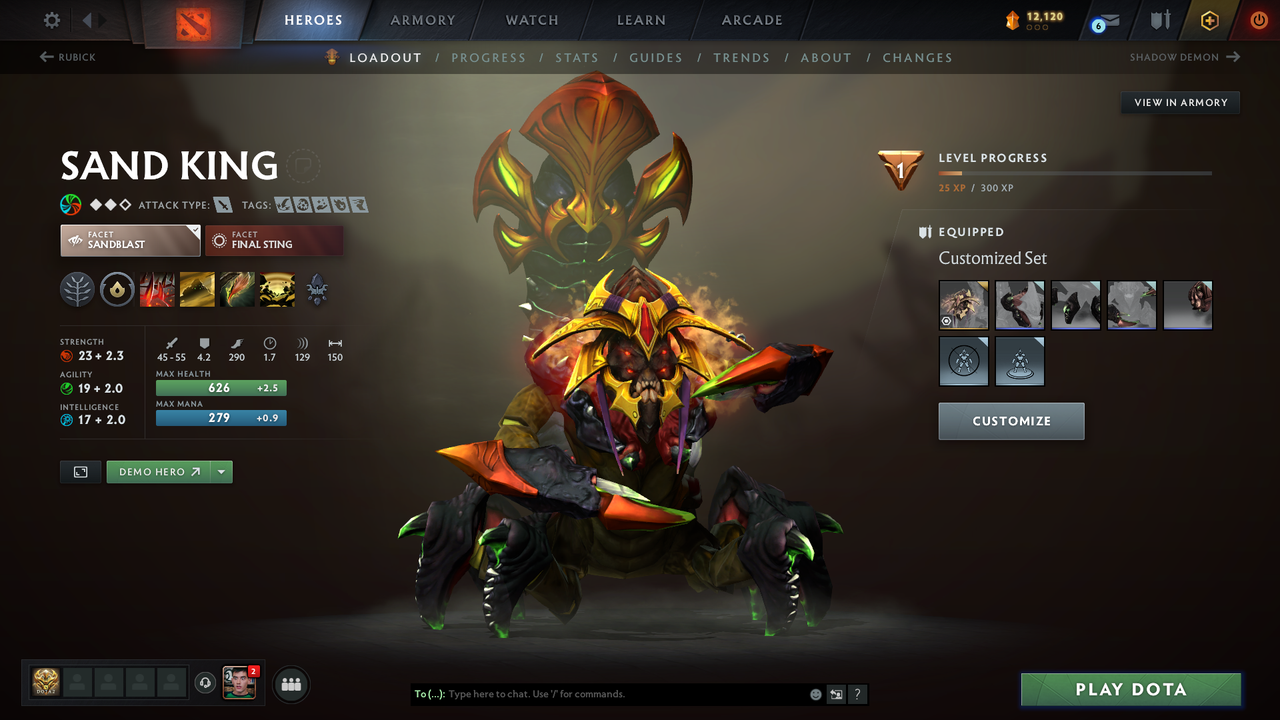Expand the Demo Hero dropdown arrow
Screen dimensions: 1280x720
click(x=222, y=471)
